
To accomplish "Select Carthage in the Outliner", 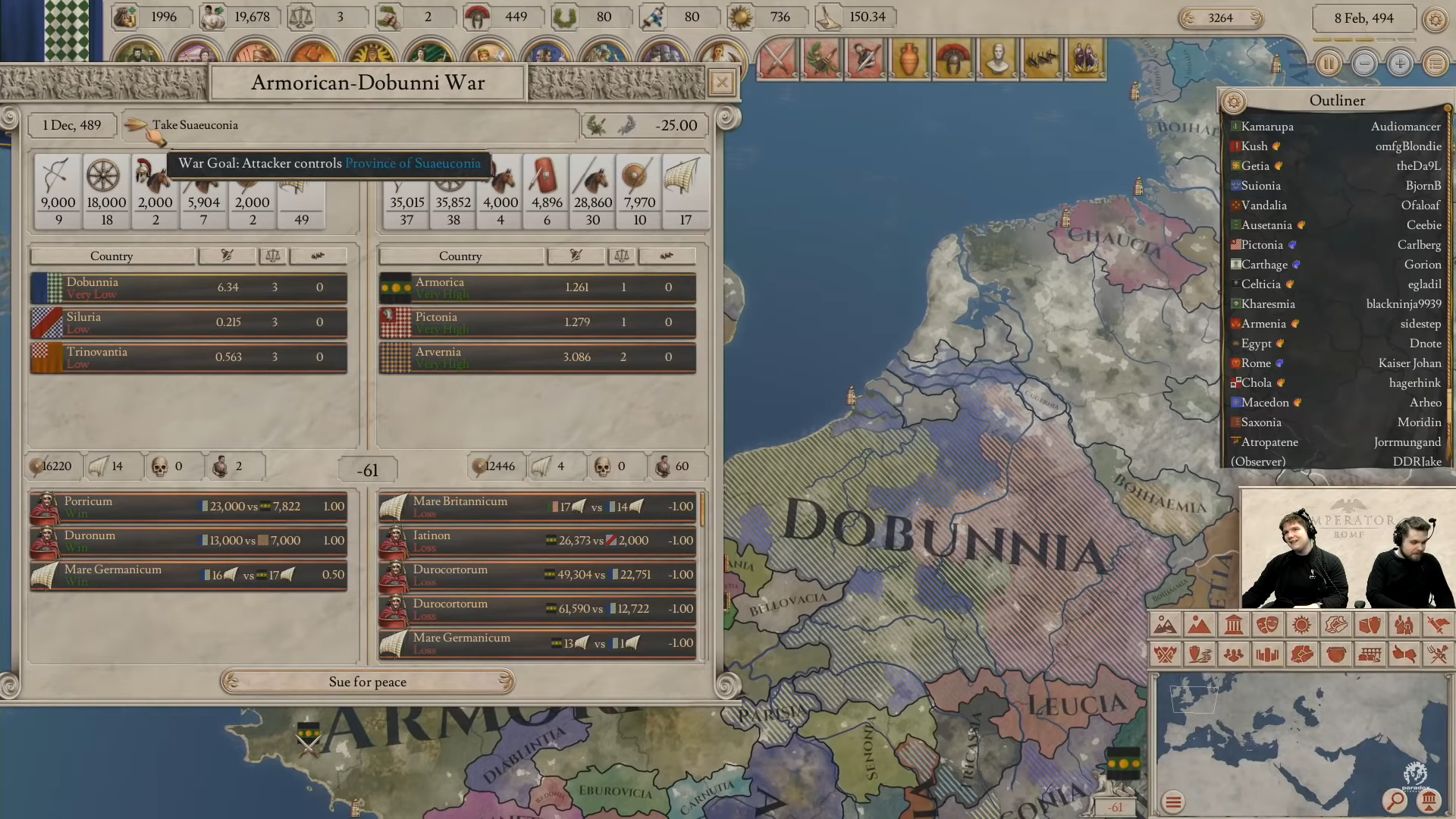I will point(1263,264).
